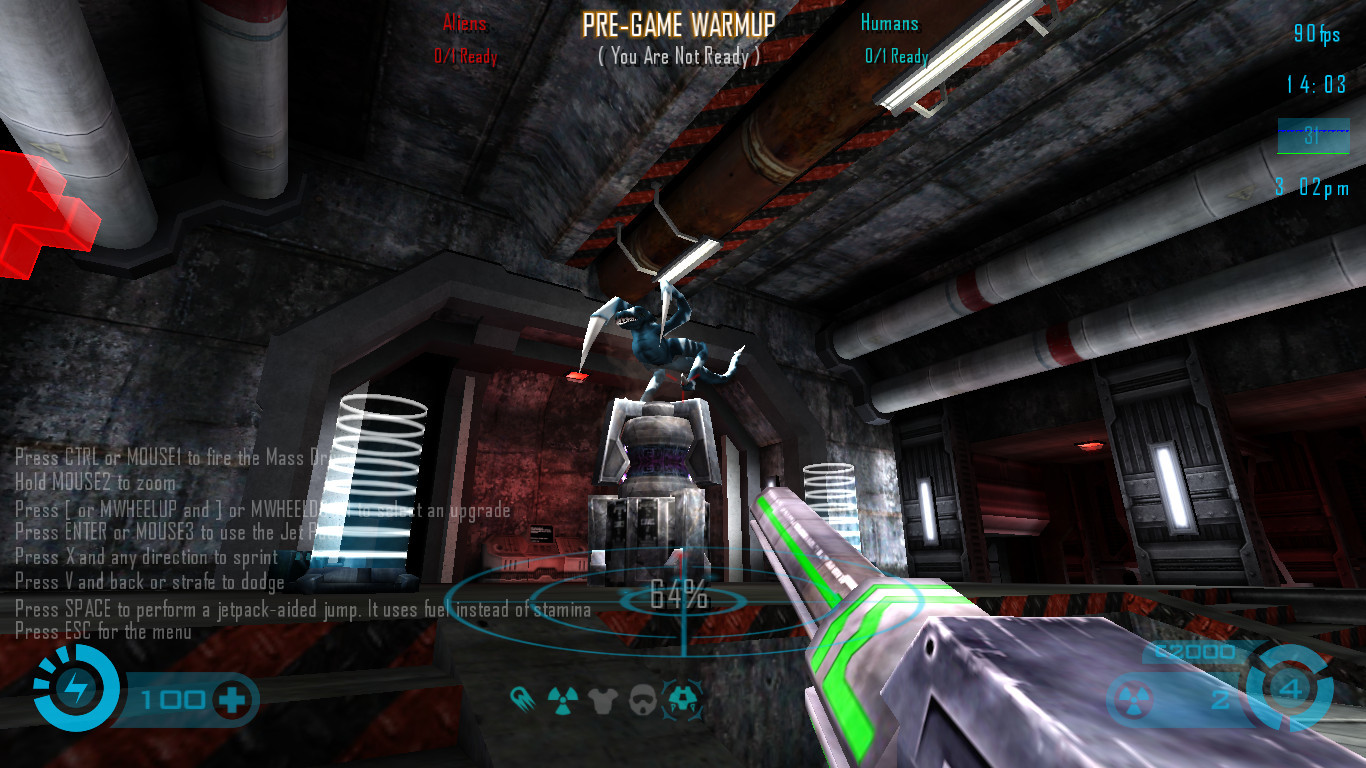
Task: Pick the grey helmet icon
Action: 642,698
